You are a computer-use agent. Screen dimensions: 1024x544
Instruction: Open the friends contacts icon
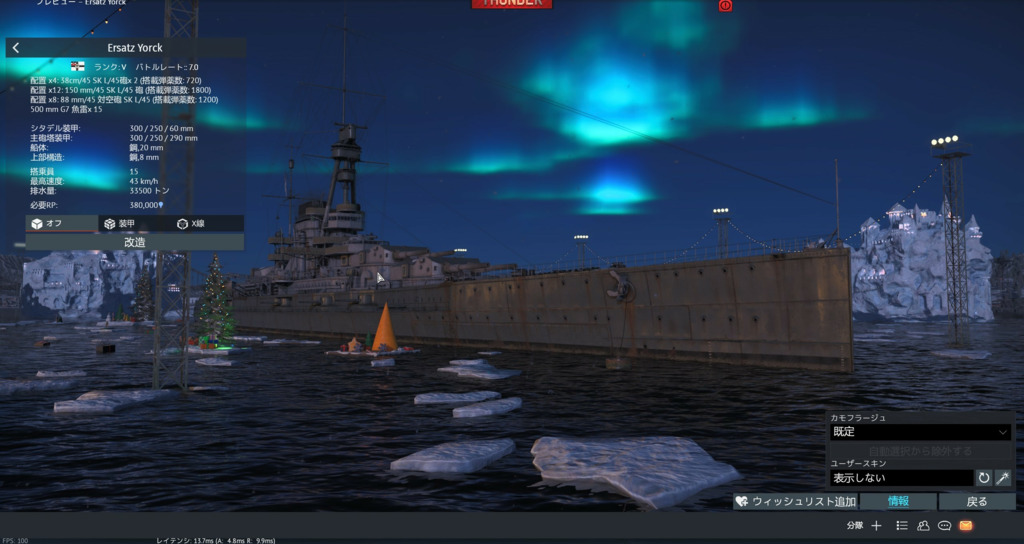(923, 525)
